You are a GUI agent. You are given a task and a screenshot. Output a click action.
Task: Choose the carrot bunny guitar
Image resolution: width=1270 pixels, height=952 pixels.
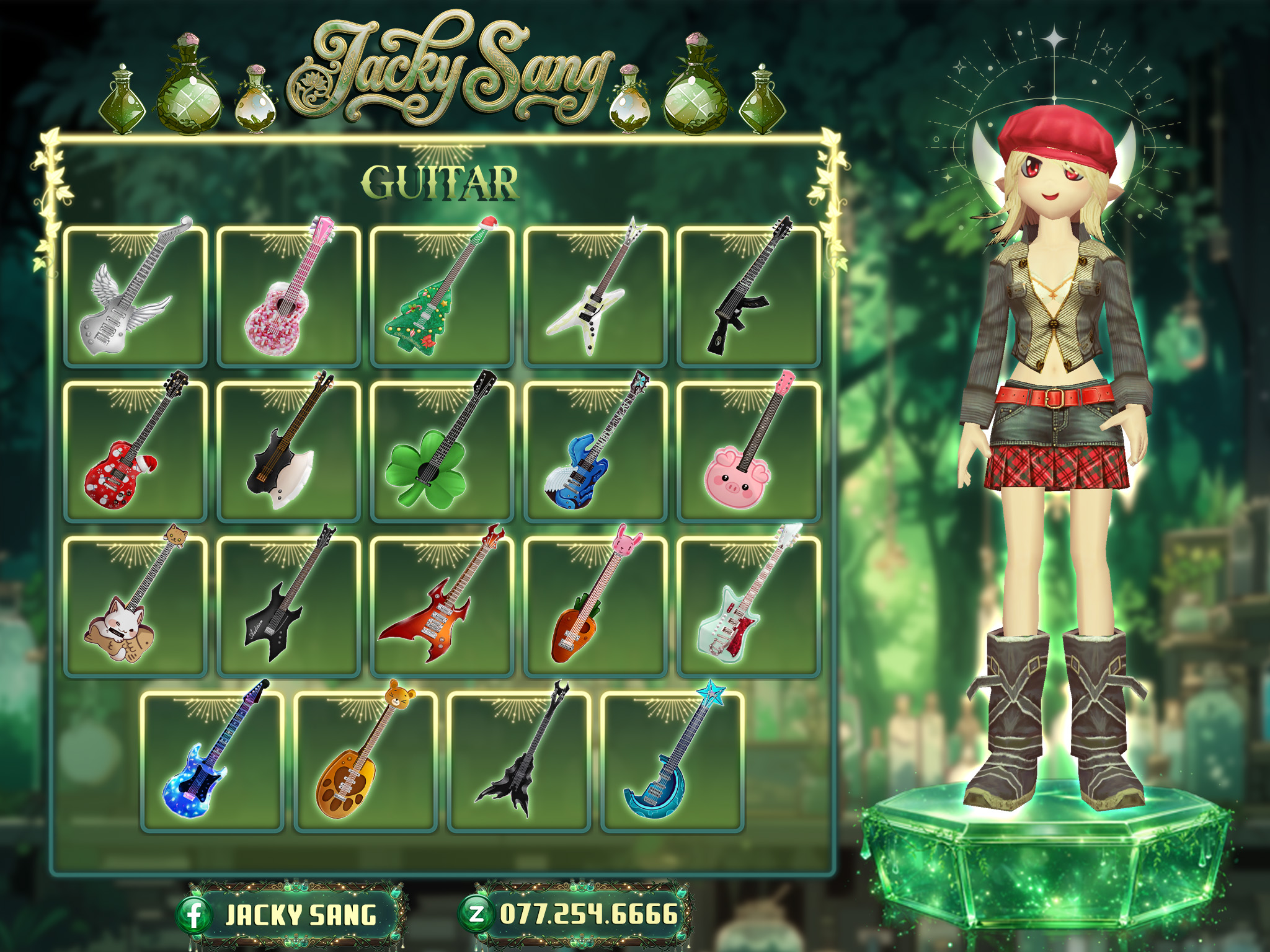(595, 606)
